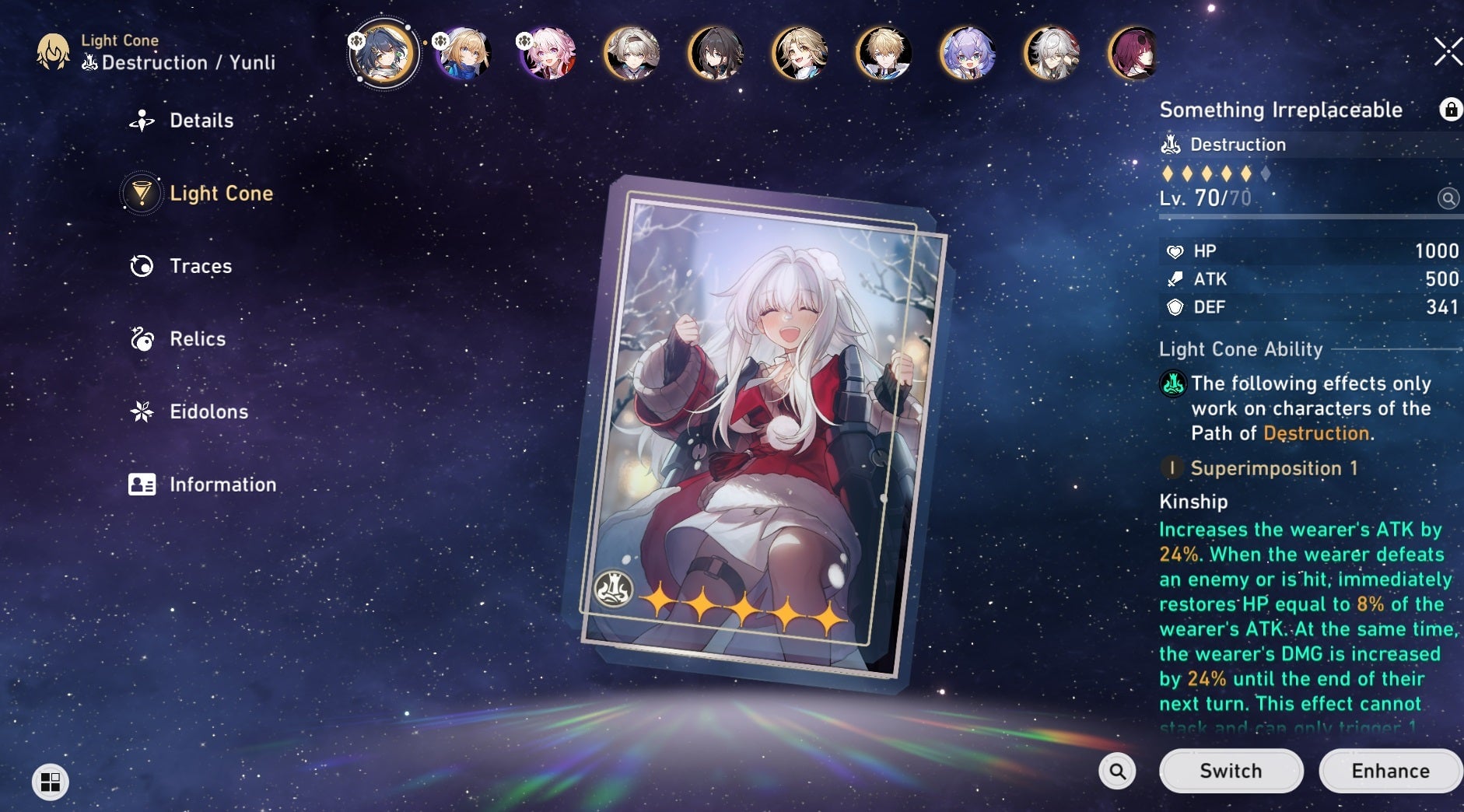Select Bailu's character portrait
Viewport: 1464px width, 812px height.
click(968, 52)
